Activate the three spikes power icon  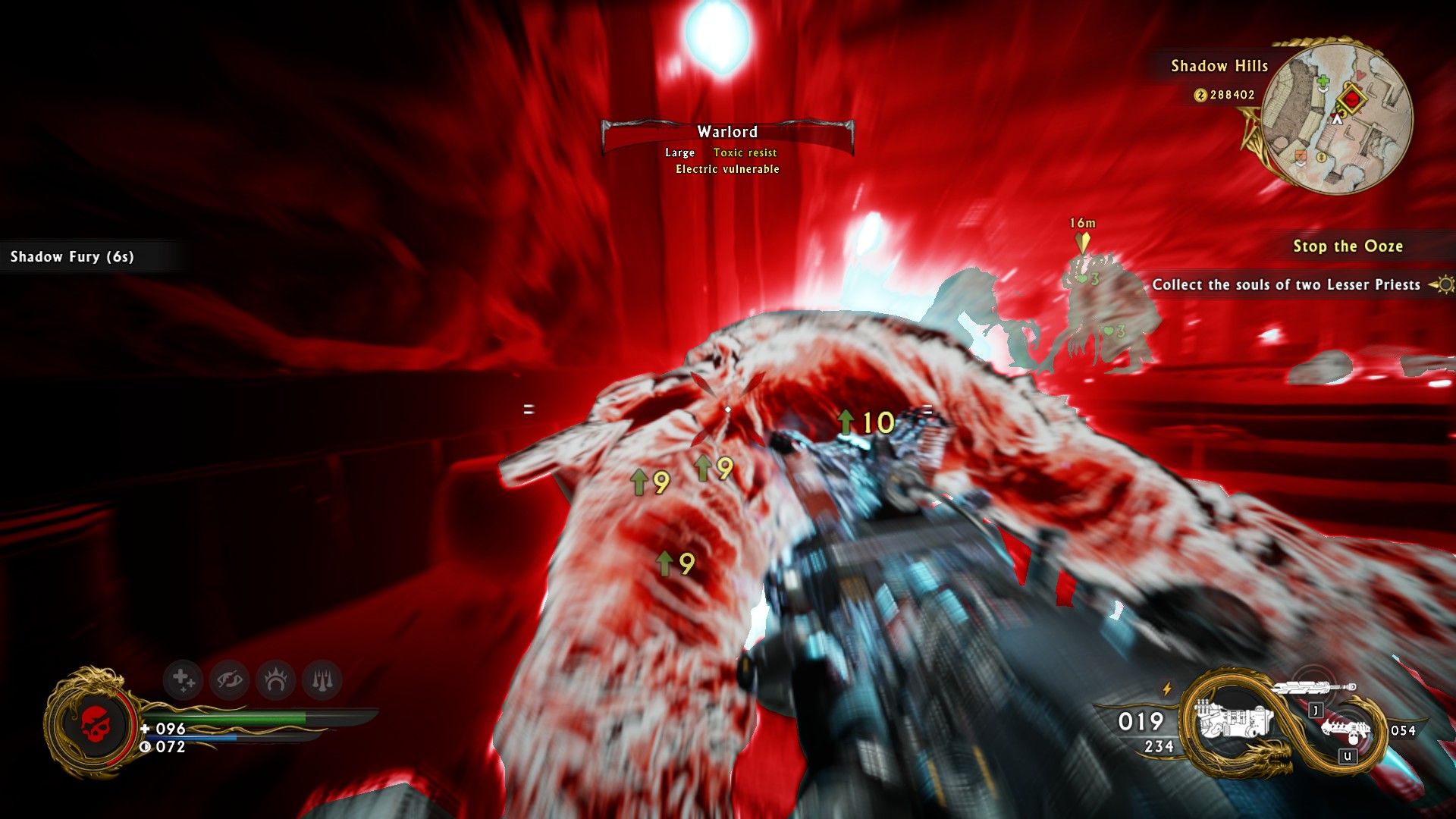click(x=322, y=679)
